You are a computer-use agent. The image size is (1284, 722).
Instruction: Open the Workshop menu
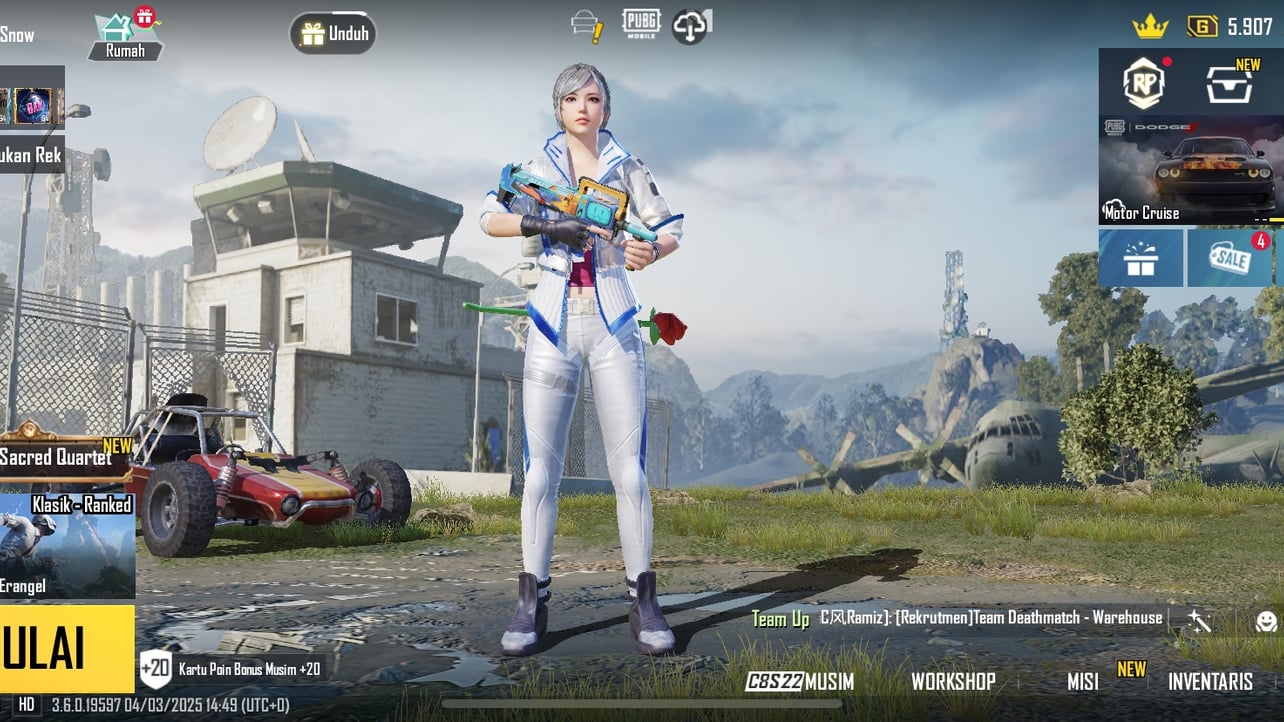(x=953, y=682)
